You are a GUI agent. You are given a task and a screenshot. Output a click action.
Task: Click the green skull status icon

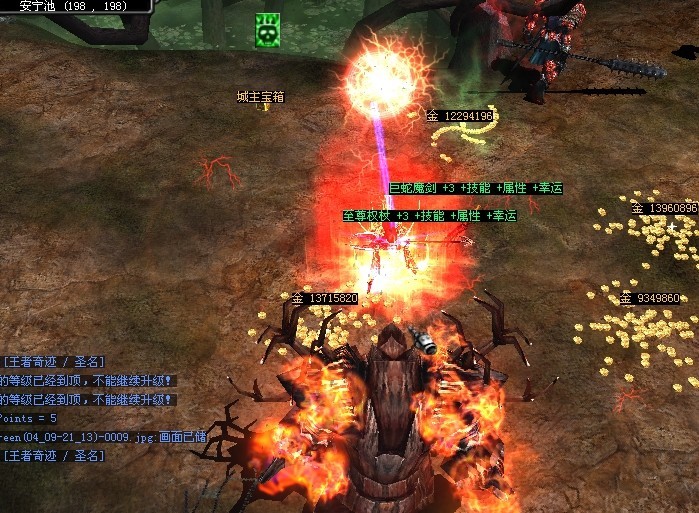pos(266,31)
